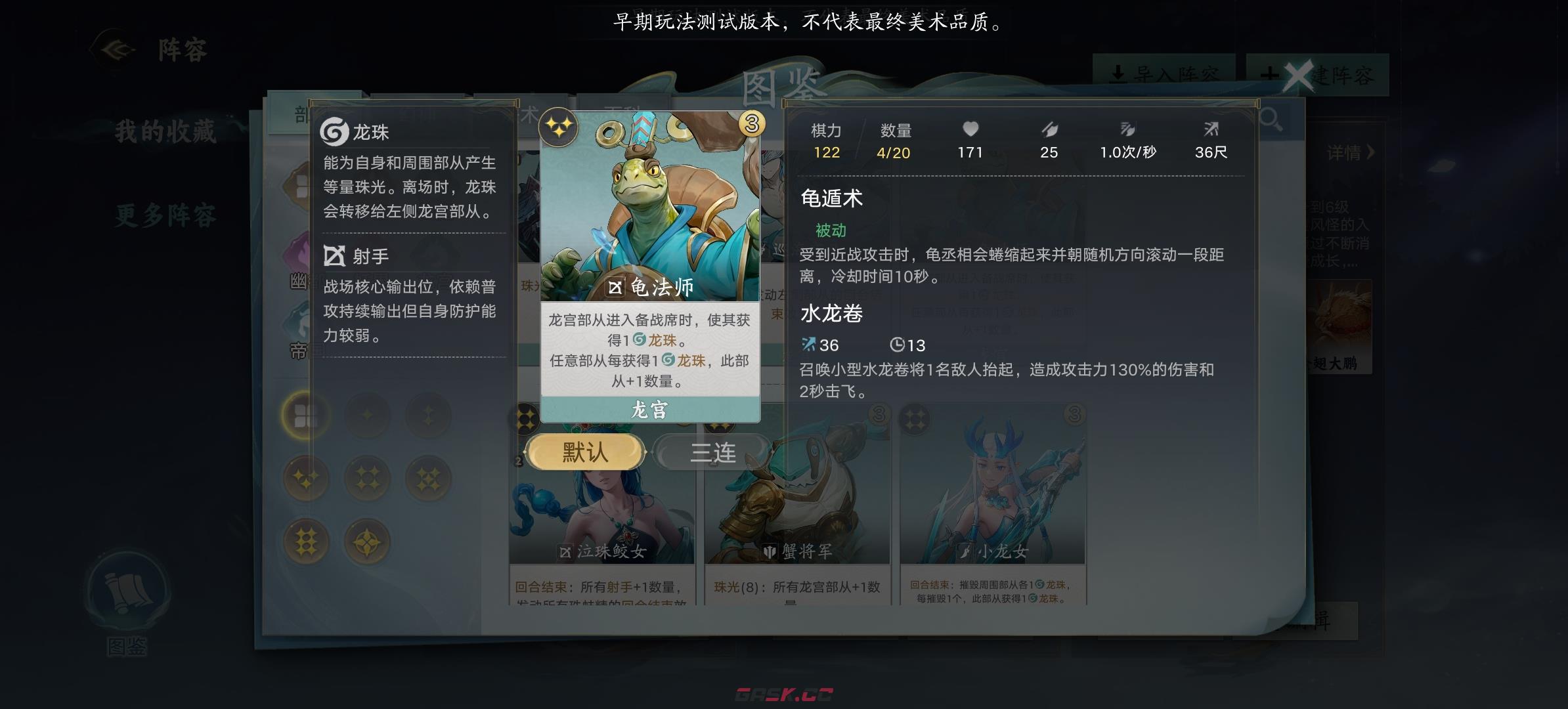
Task: Switch to the 我的收藏 tab
Action: 167,133
